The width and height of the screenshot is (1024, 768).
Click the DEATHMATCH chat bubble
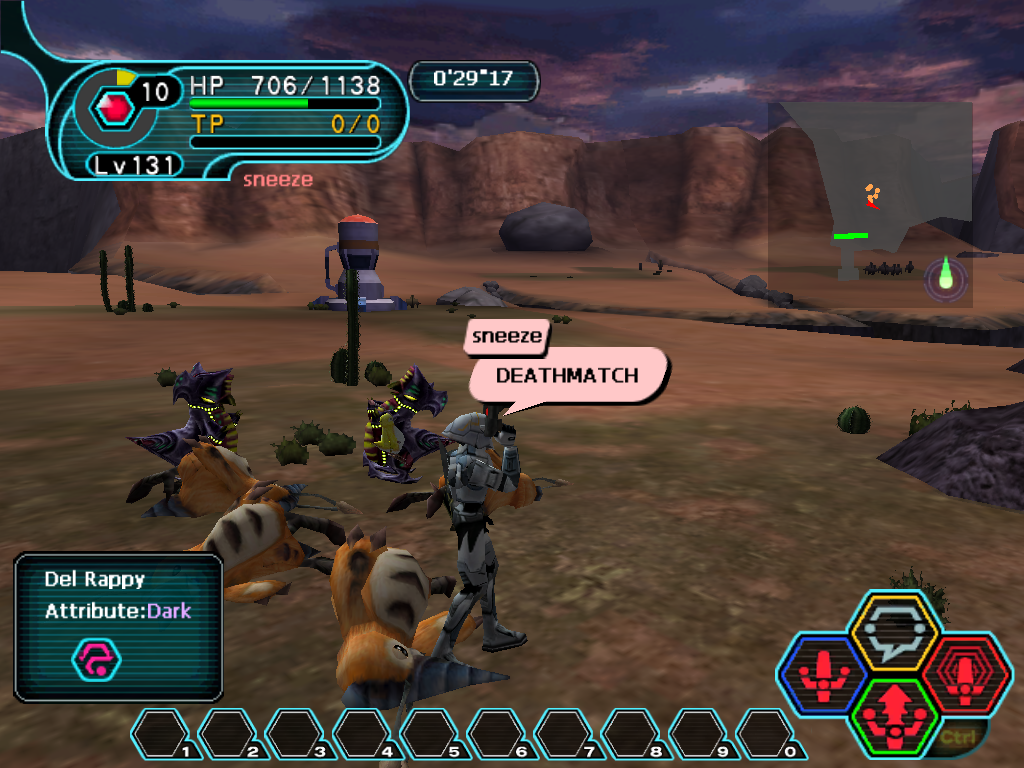[567, 377]
